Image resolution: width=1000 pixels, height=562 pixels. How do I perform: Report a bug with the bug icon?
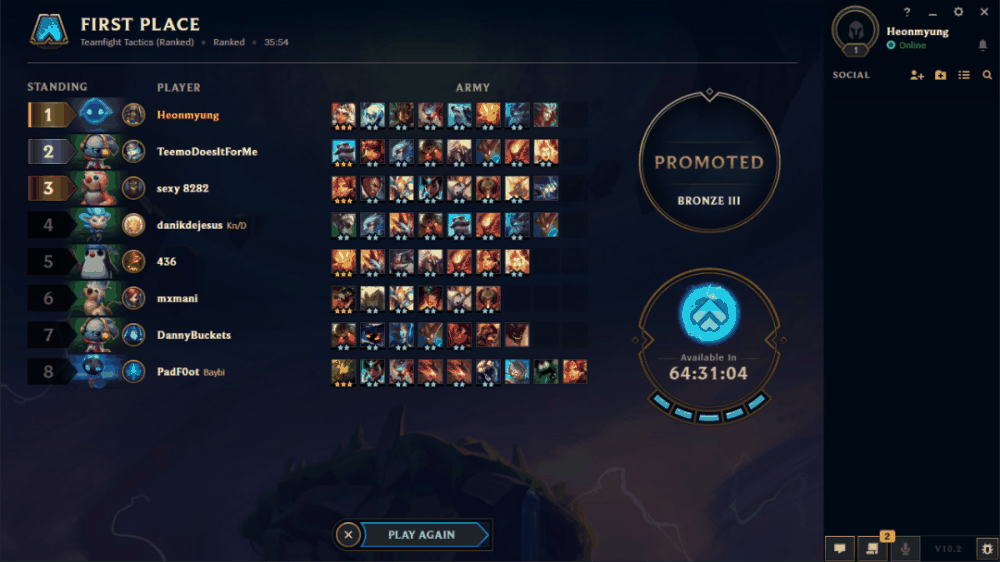[x=986, y=548]
